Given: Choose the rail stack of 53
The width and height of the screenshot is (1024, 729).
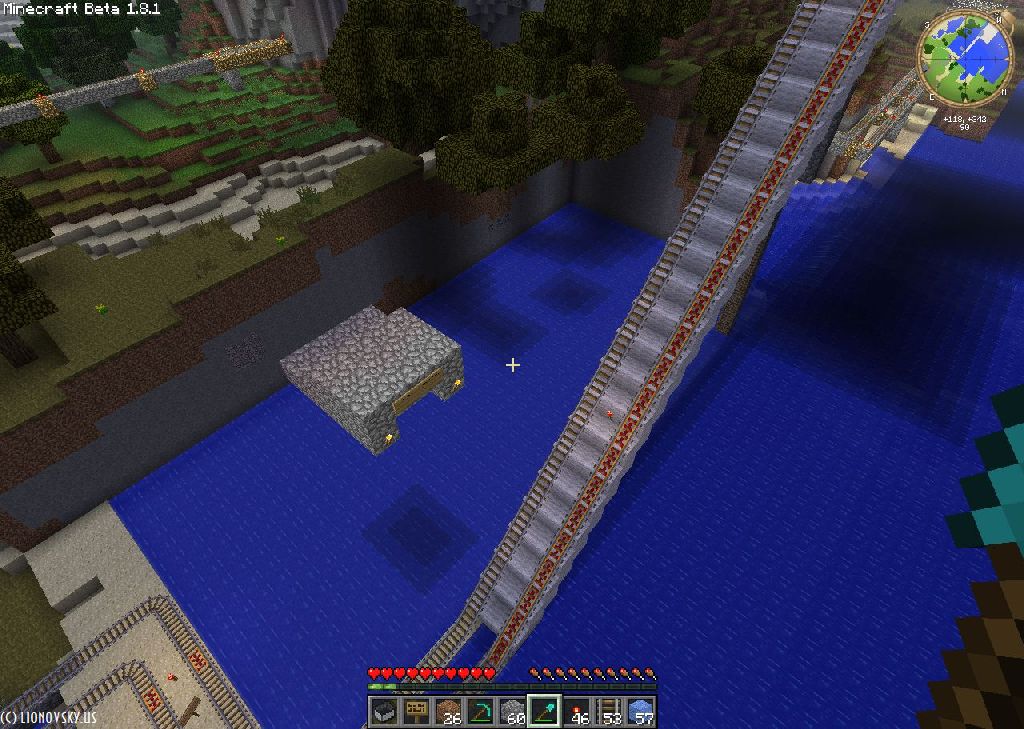Looking at the screenshot, I should tap(609, 711).
